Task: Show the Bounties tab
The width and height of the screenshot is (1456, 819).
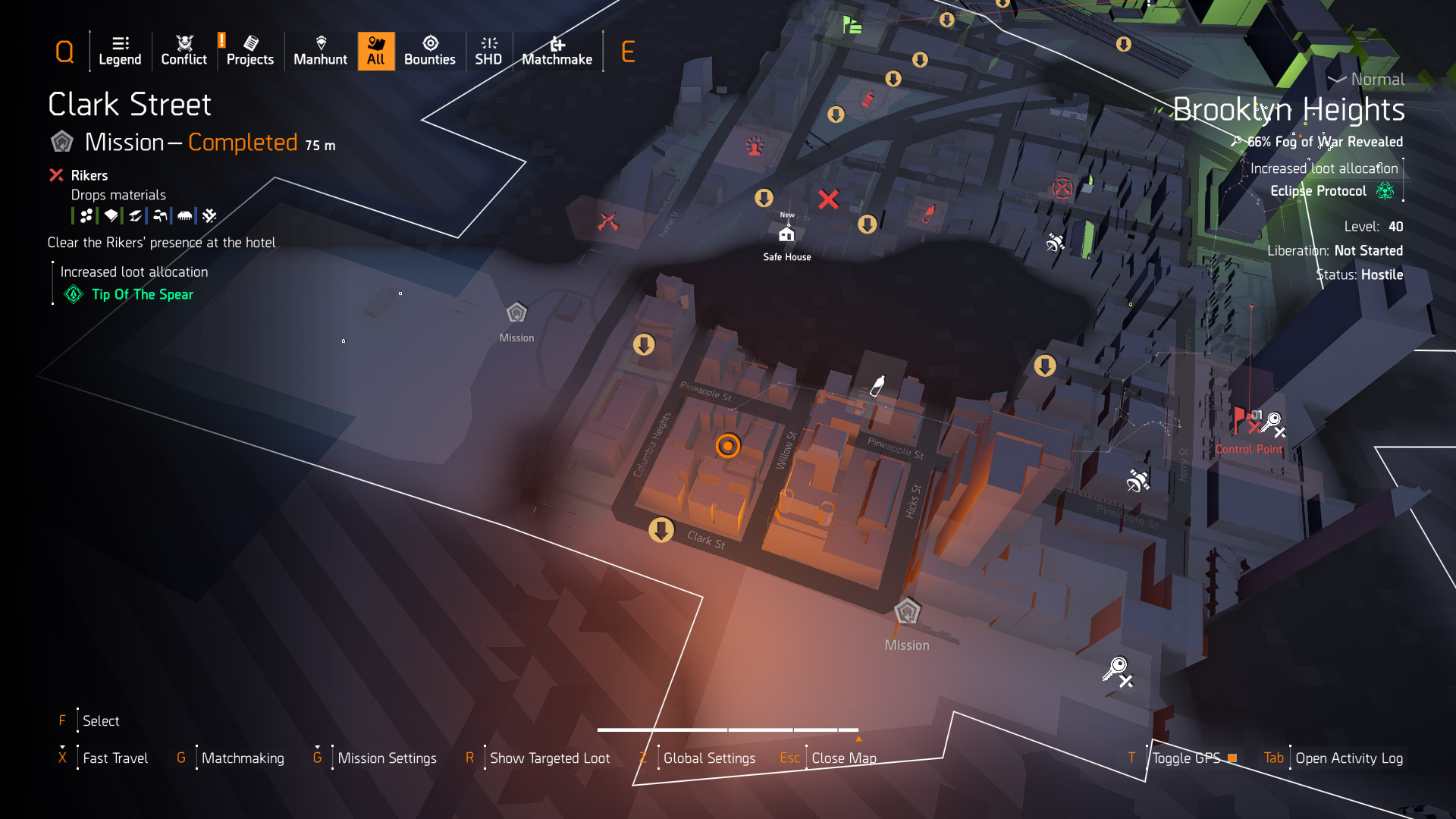Action: (x=430, y=52)
